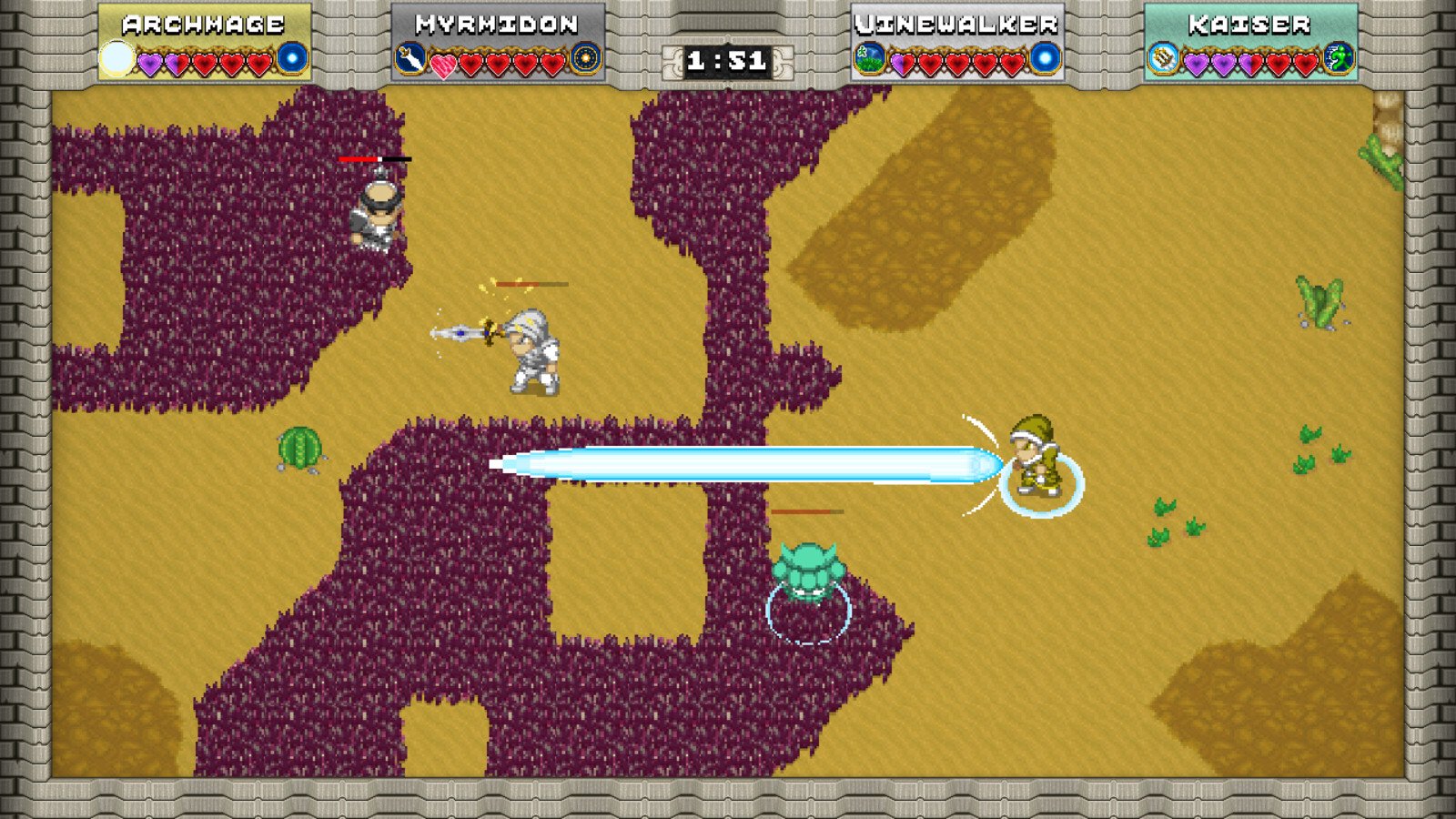Click the Myrmidon's golden sun orb icon

[x=586, y=60]
